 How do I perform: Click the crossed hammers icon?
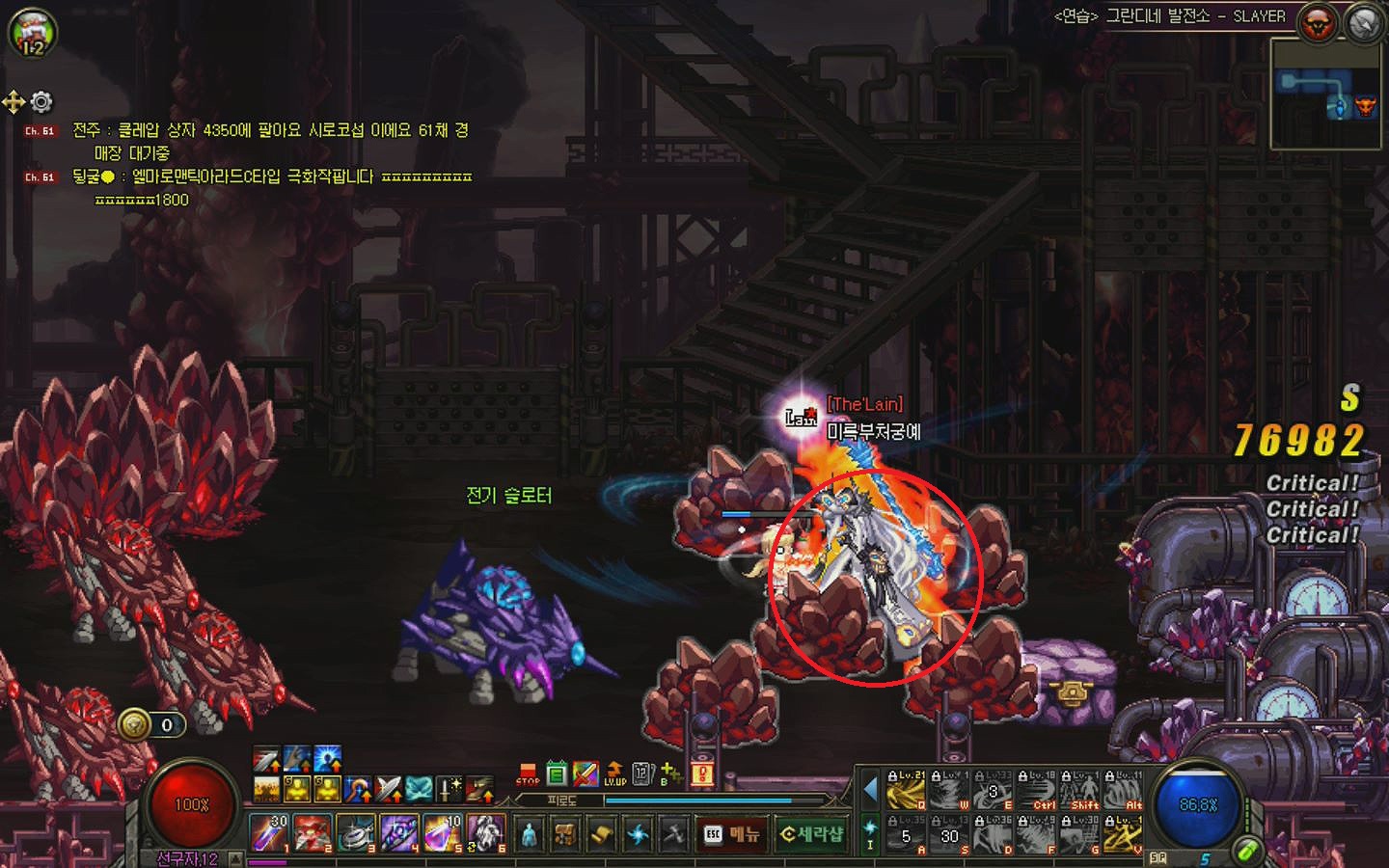tap(674, 834)
